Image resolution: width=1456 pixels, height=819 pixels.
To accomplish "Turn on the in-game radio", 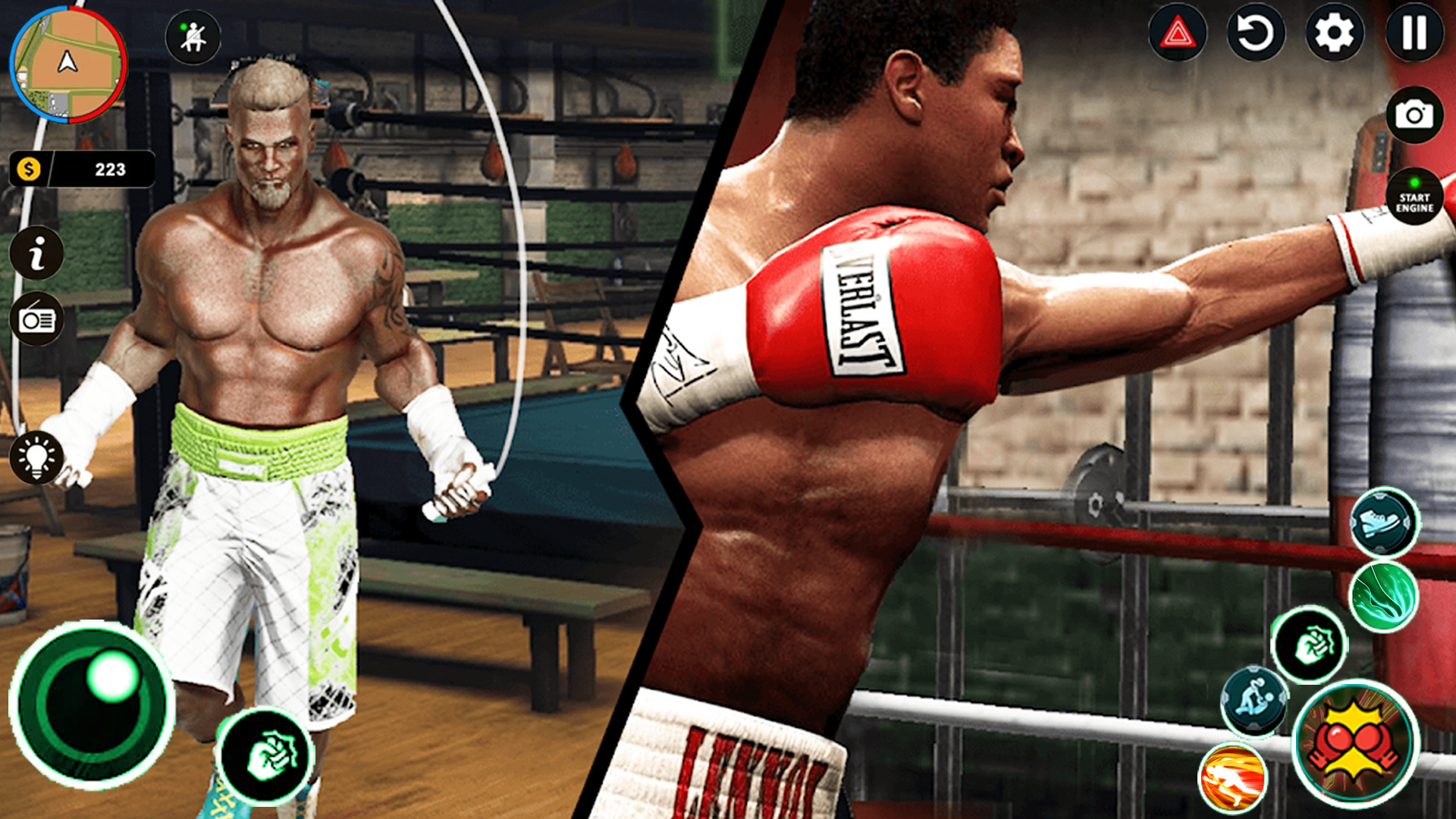I will [37, 319].
